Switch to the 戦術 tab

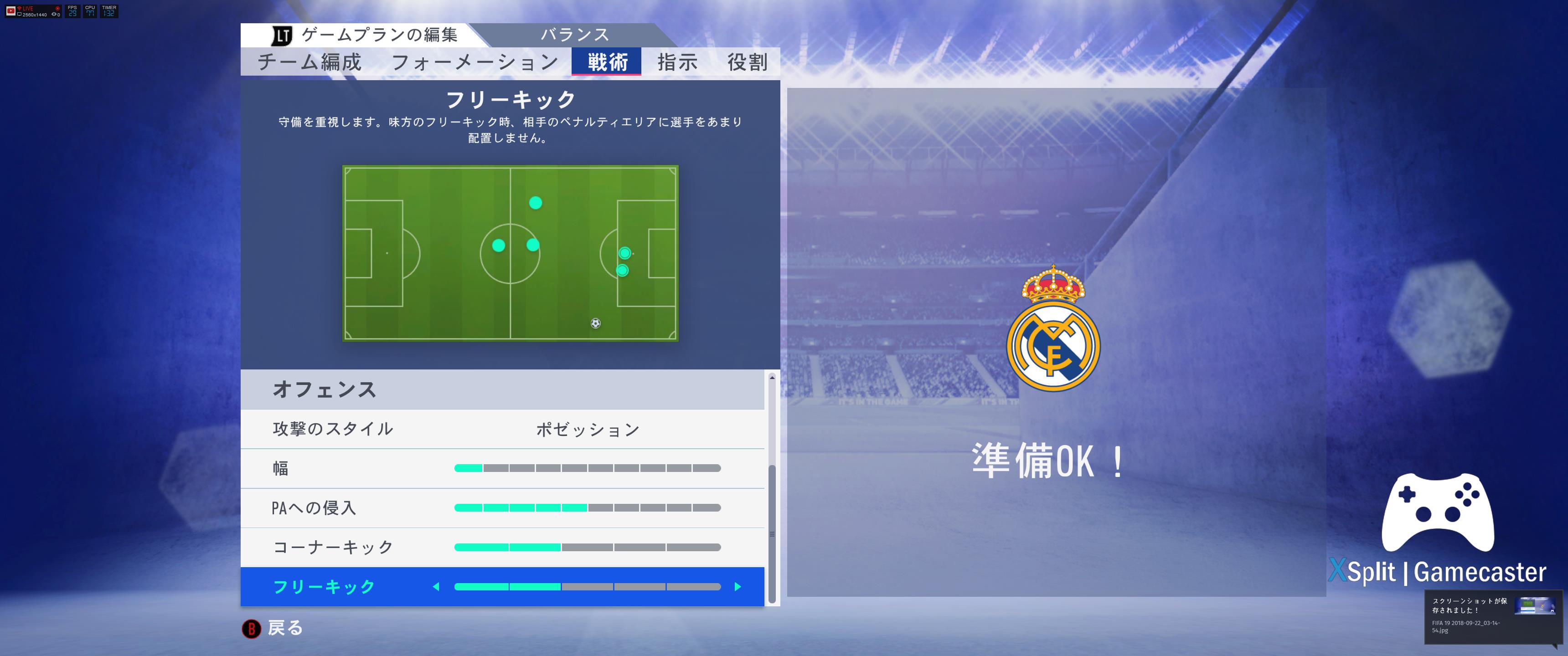[x=607, y=62]
